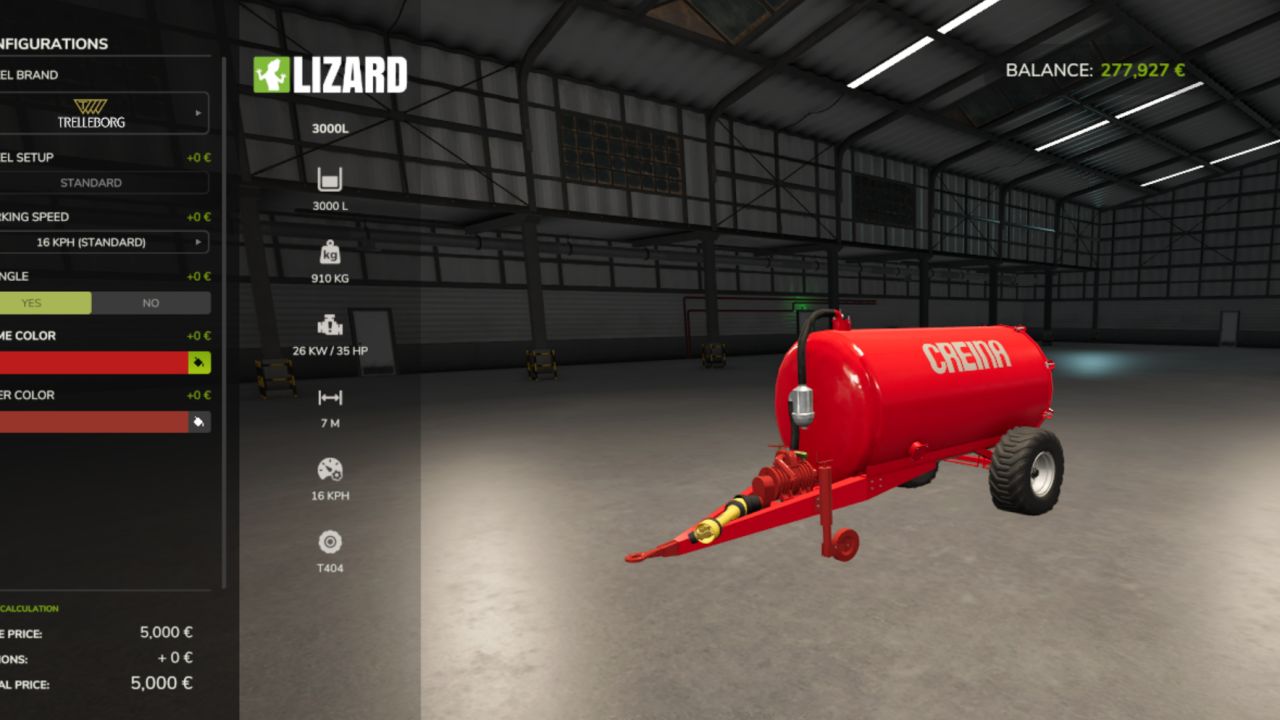Screen dimensions: 1280x720
Task: Select the red Frame Color swatch
Action: point(90,363)
